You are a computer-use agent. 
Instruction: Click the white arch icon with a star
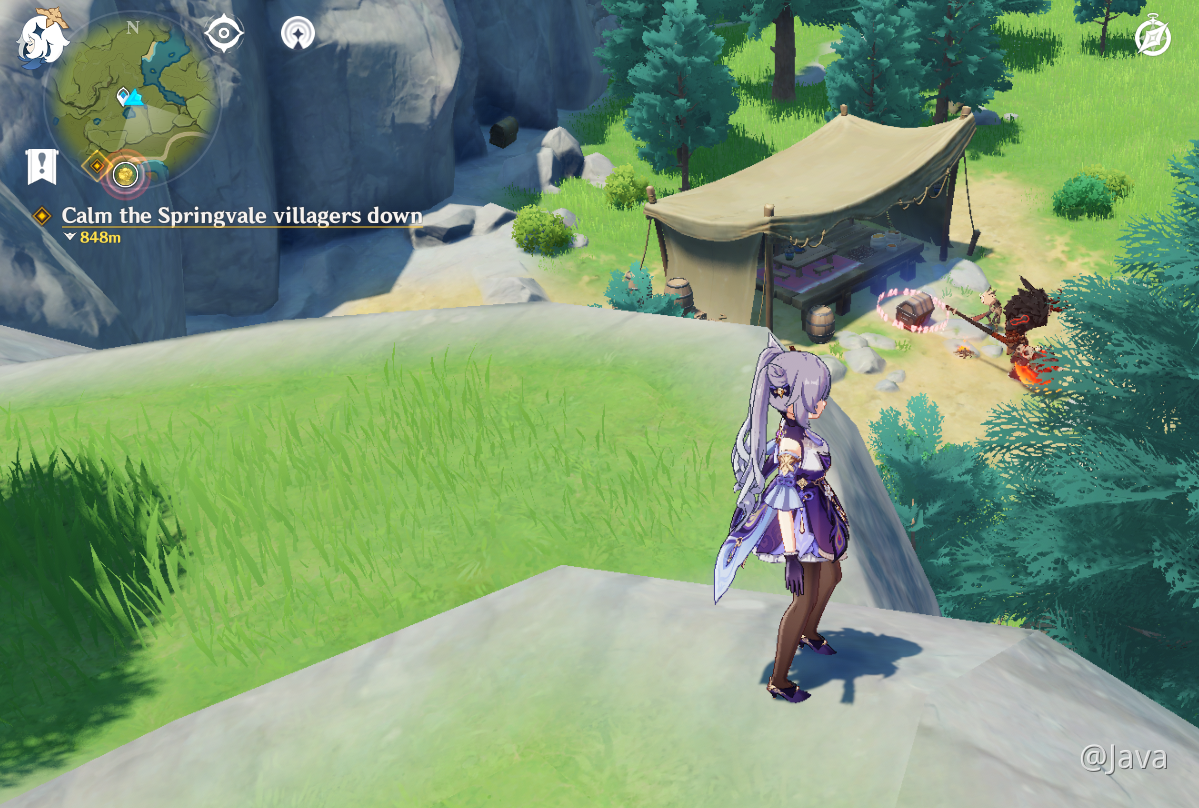coord(297,34)
